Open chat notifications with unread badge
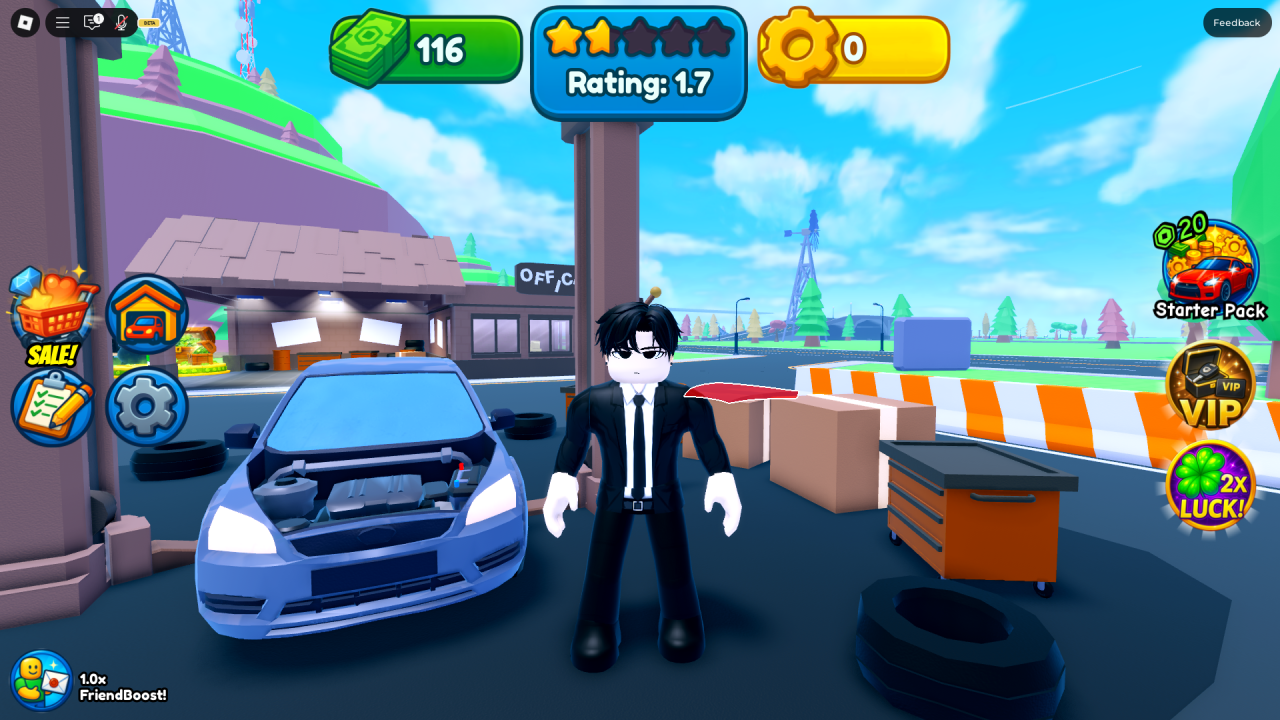 [92, 21]
